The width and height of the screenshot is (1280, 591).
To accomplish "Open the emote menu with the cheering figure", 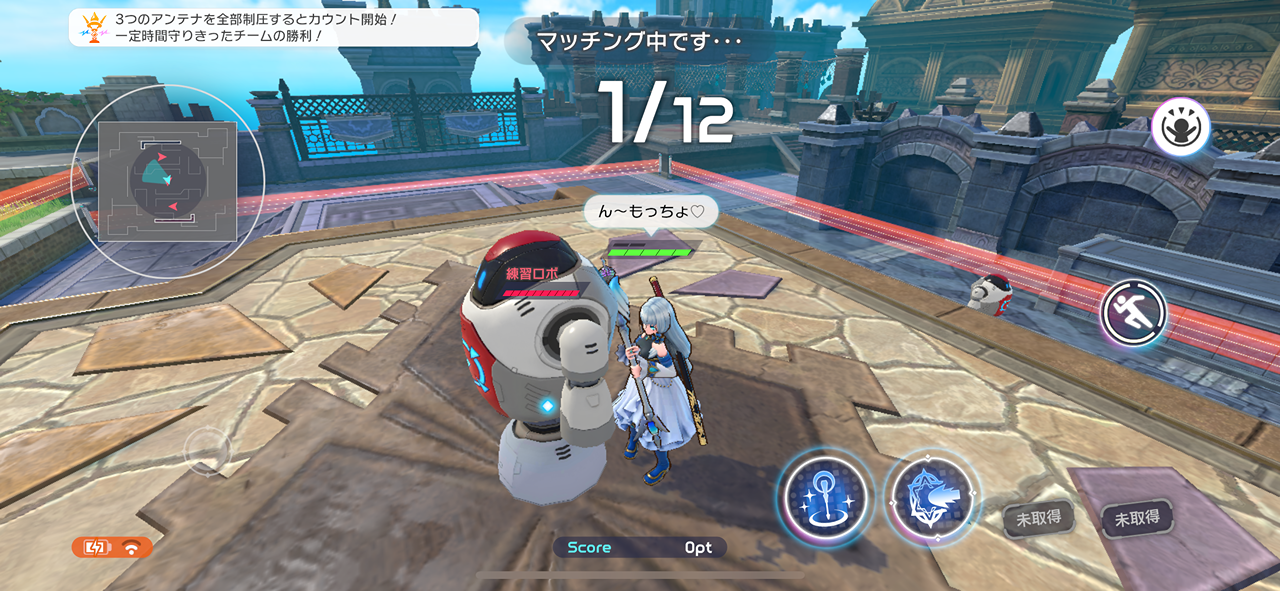I will pyautogui.click(x=1180, y=127).
